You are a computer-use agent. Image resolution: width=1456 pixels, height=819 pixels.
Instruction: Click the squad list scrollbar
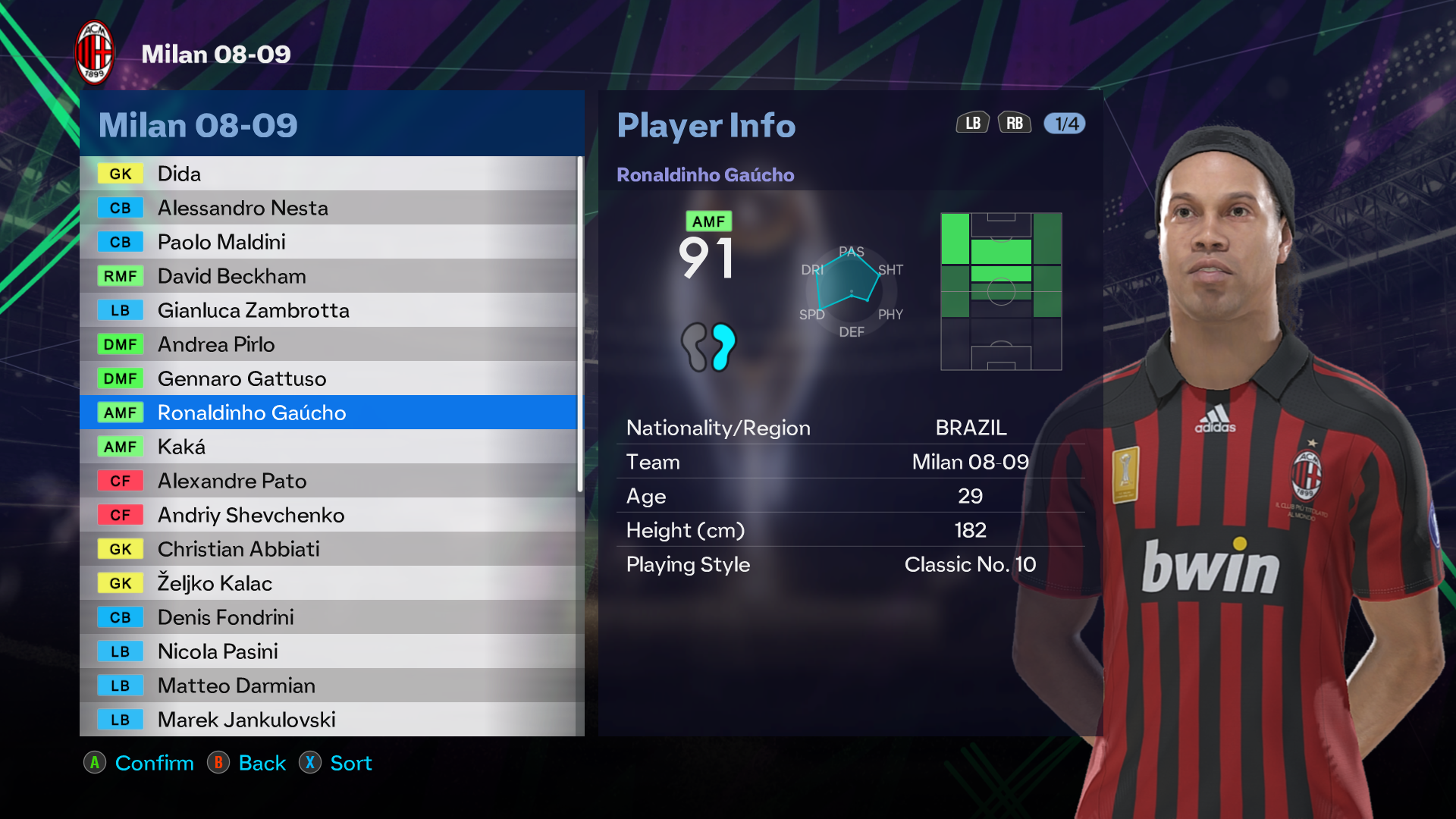[580, 325]
